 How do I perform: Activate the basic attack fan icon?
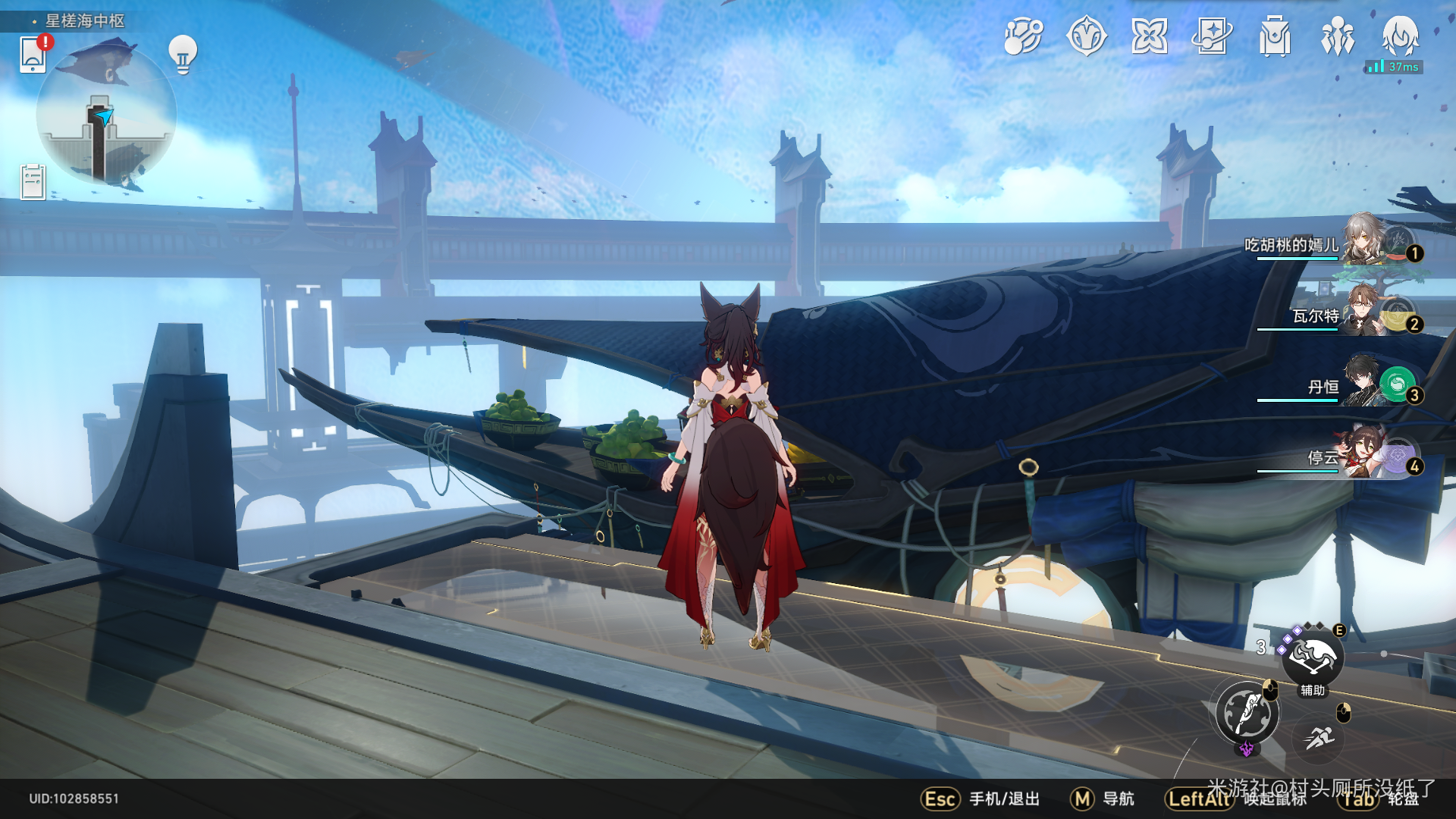[x=1247, y=713]
